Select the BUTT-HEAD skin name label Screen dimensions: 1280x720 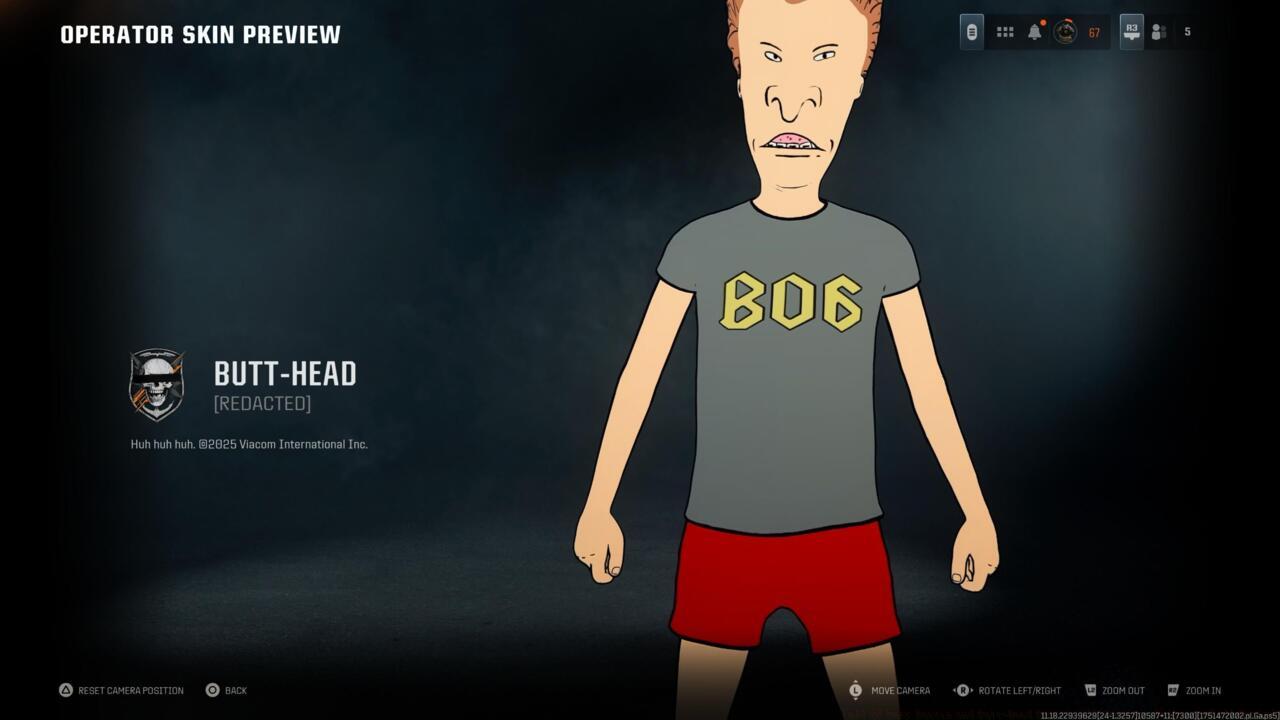285,373
